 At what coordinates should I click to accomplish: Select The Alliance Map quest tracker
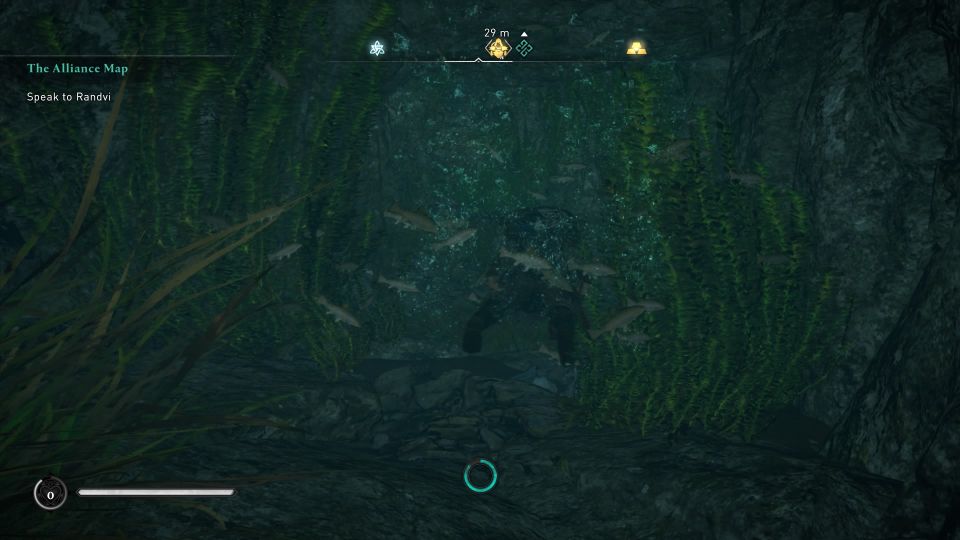tap(77, 69)
